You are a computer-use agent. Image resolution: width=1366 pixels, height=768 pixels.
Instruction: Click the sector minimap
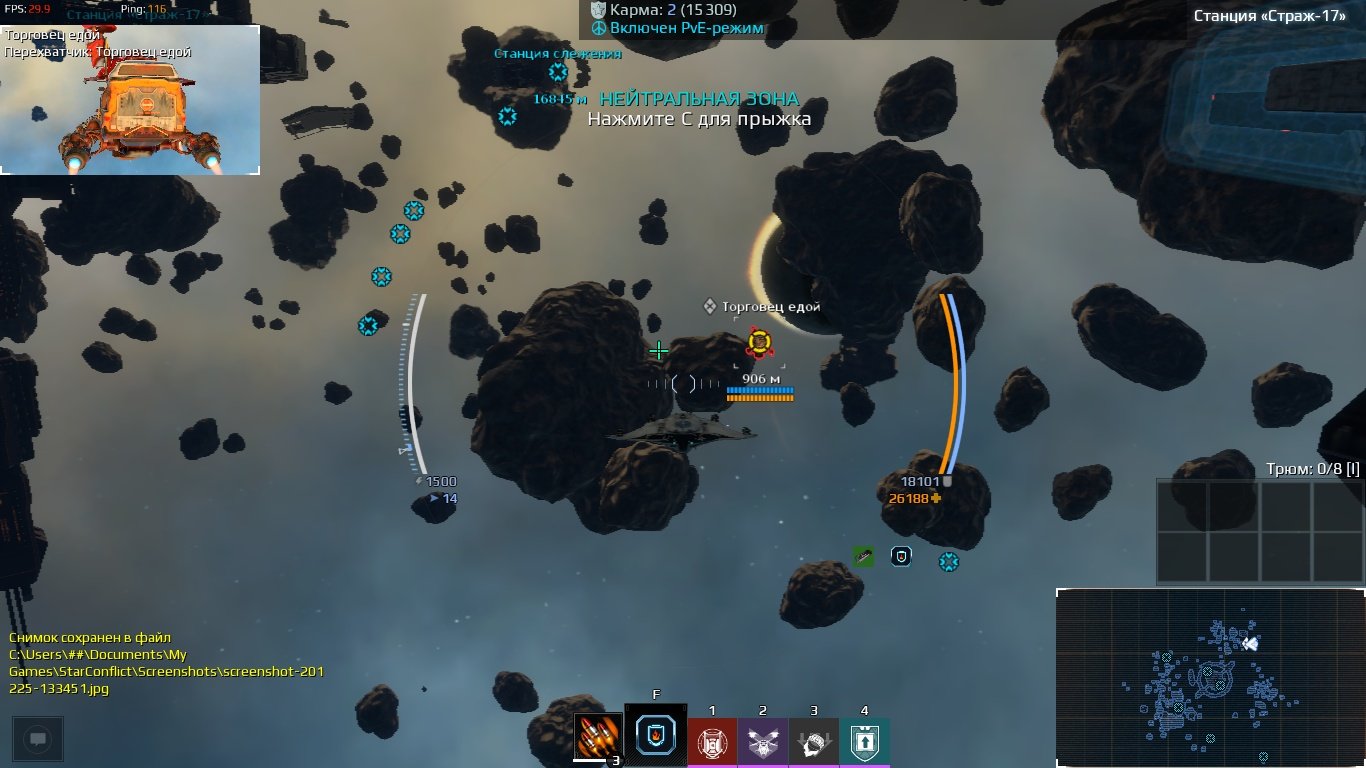(1210, 677)
